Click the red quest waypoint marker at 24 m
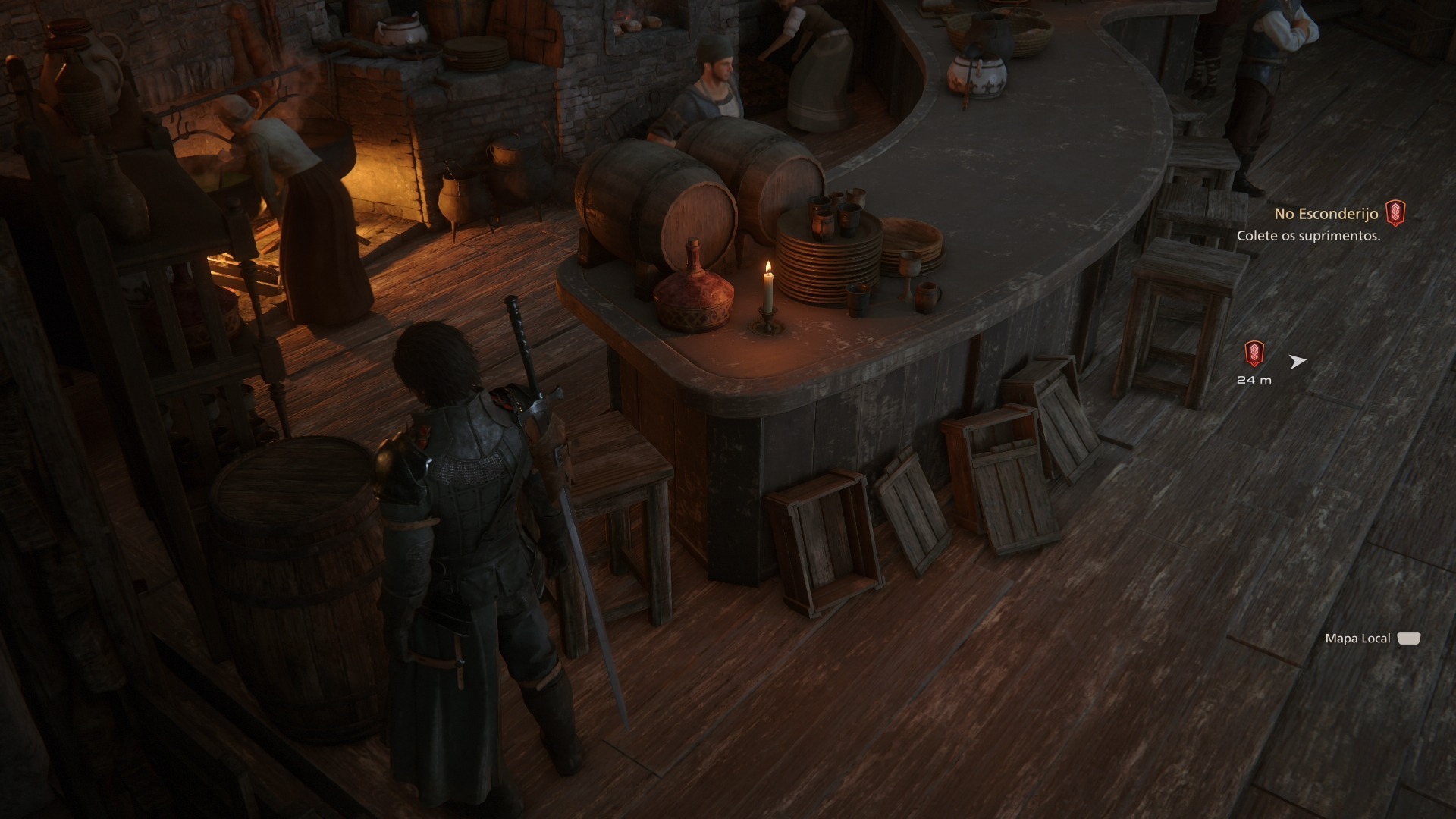Screen dimensions: 1456x819 [x=1254, y=354]
